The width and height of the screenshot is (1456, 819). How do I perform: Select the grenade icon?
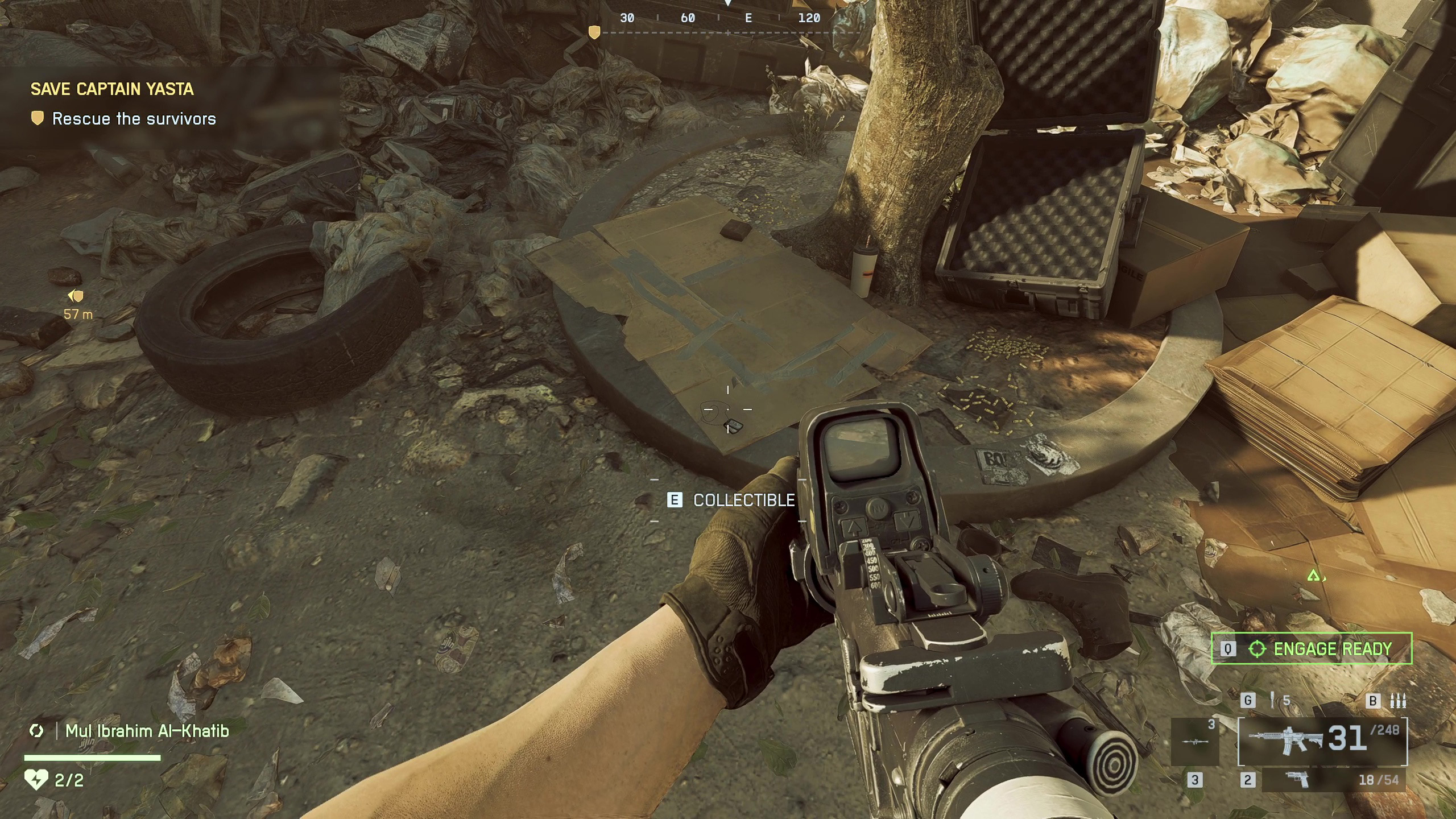pos(1272,700)
